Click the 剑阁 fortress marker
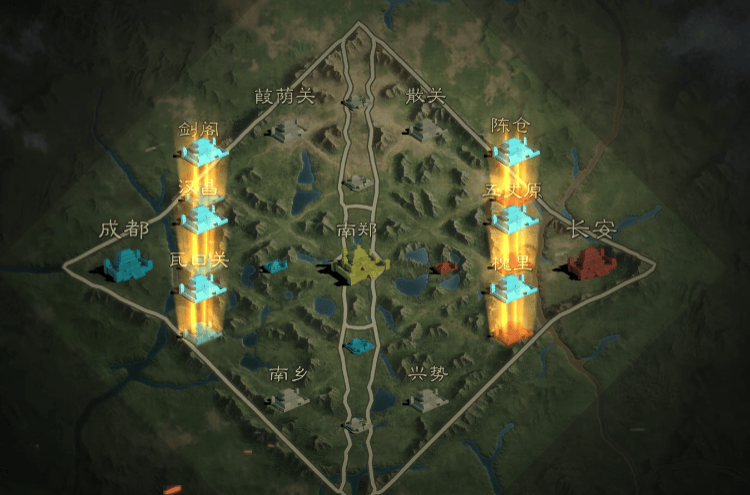The width and height of the screenshot is (750, 495). pyautogui.click(x=205, y=152)
